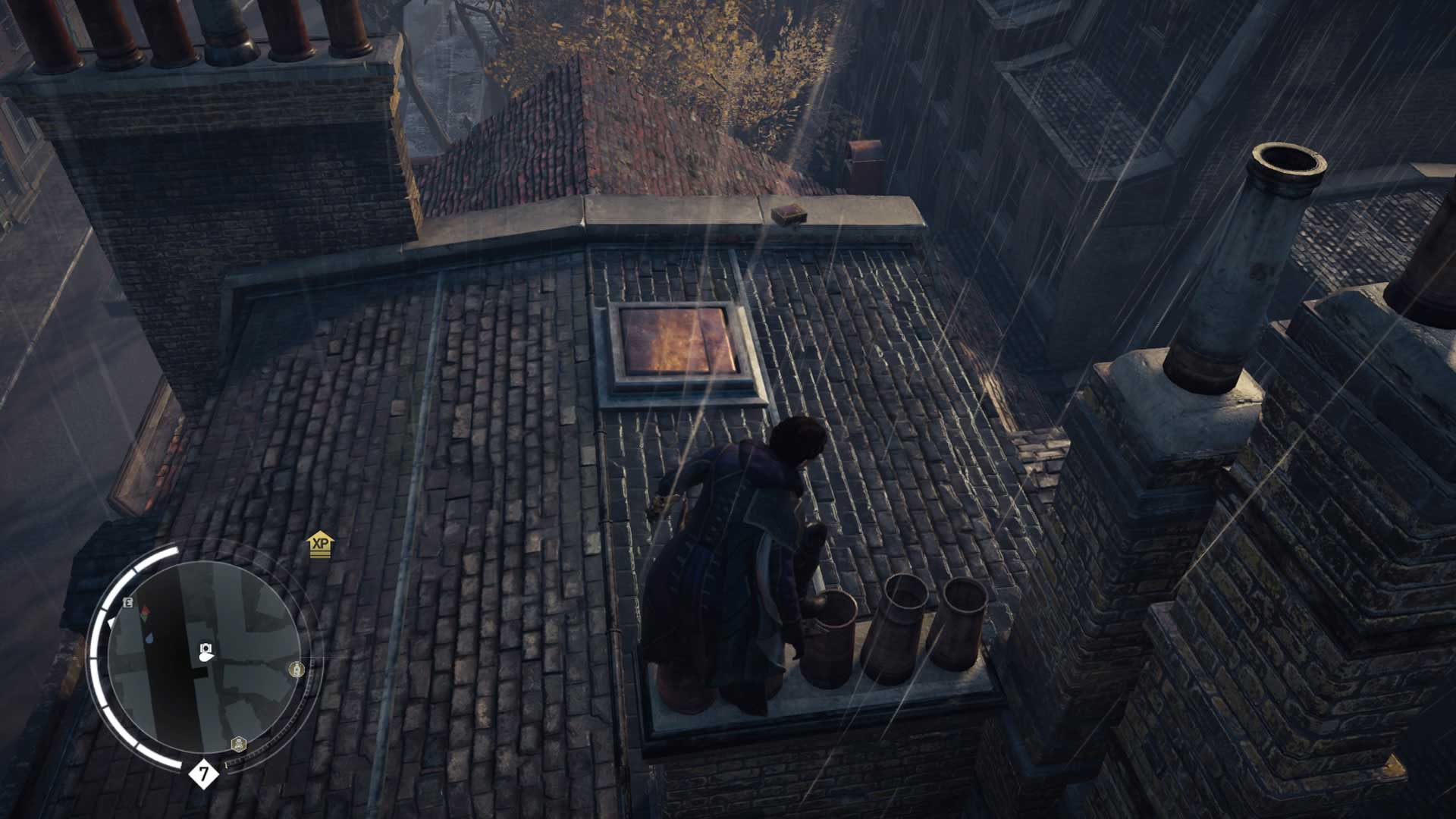The height and width of the screenshot is (819, 1456).
Task: Select the camera icon on the minimap
Action: 206,648
